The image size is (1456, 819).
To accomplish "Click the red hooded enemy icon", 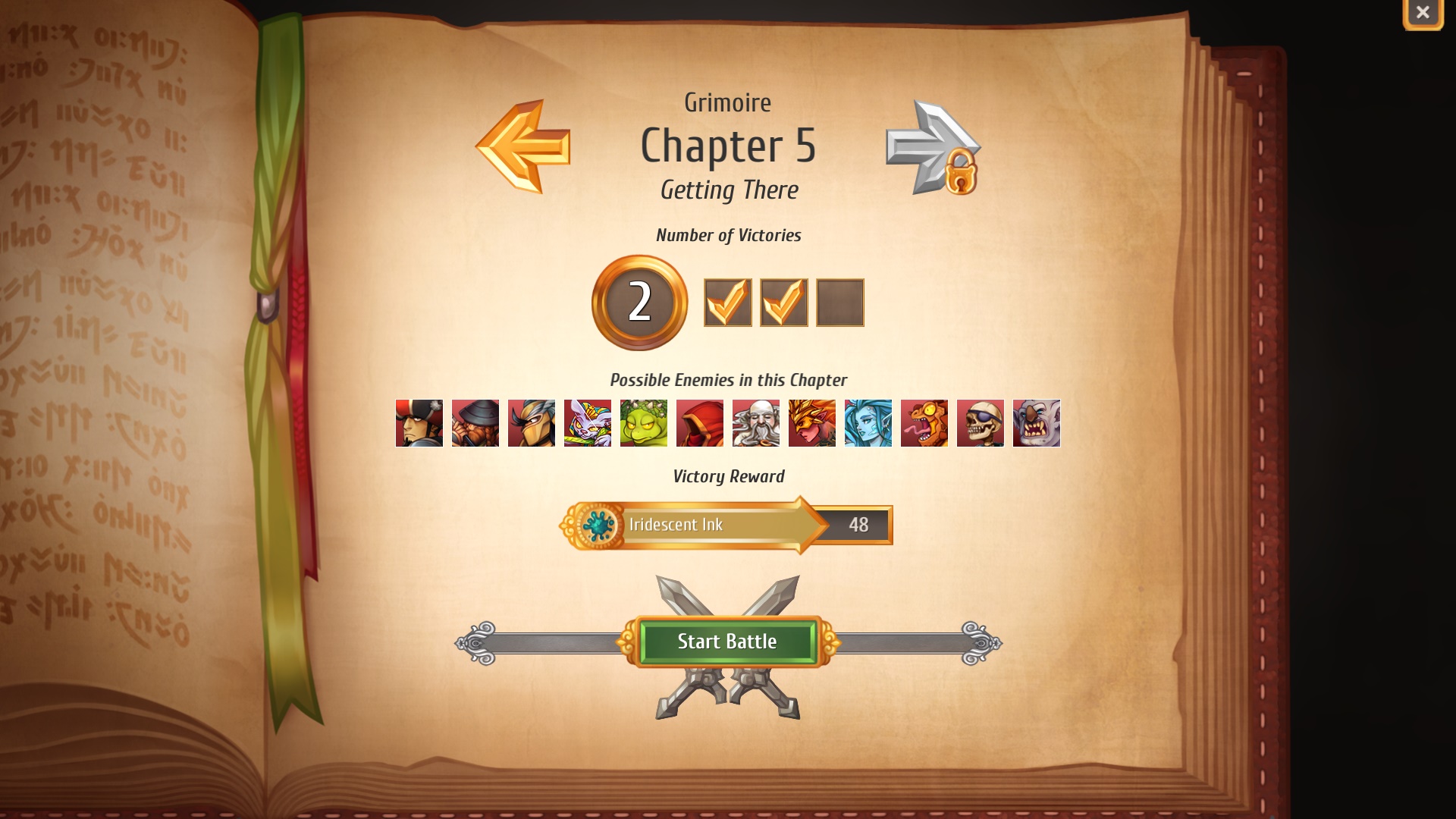I will [700, 423].
